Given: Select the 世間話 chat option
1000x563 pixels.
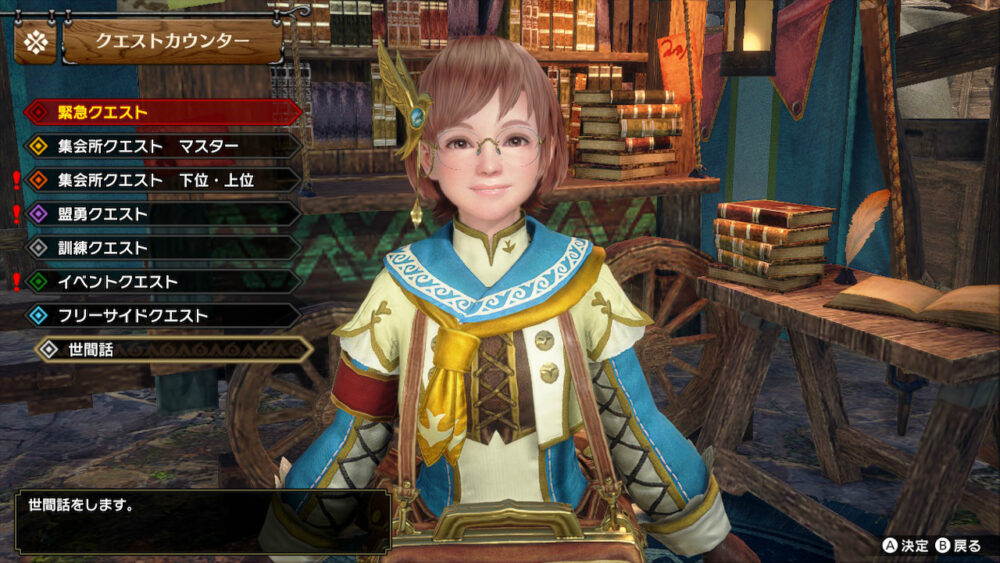Looking at the screenshot, I should [x=172, y=349].
